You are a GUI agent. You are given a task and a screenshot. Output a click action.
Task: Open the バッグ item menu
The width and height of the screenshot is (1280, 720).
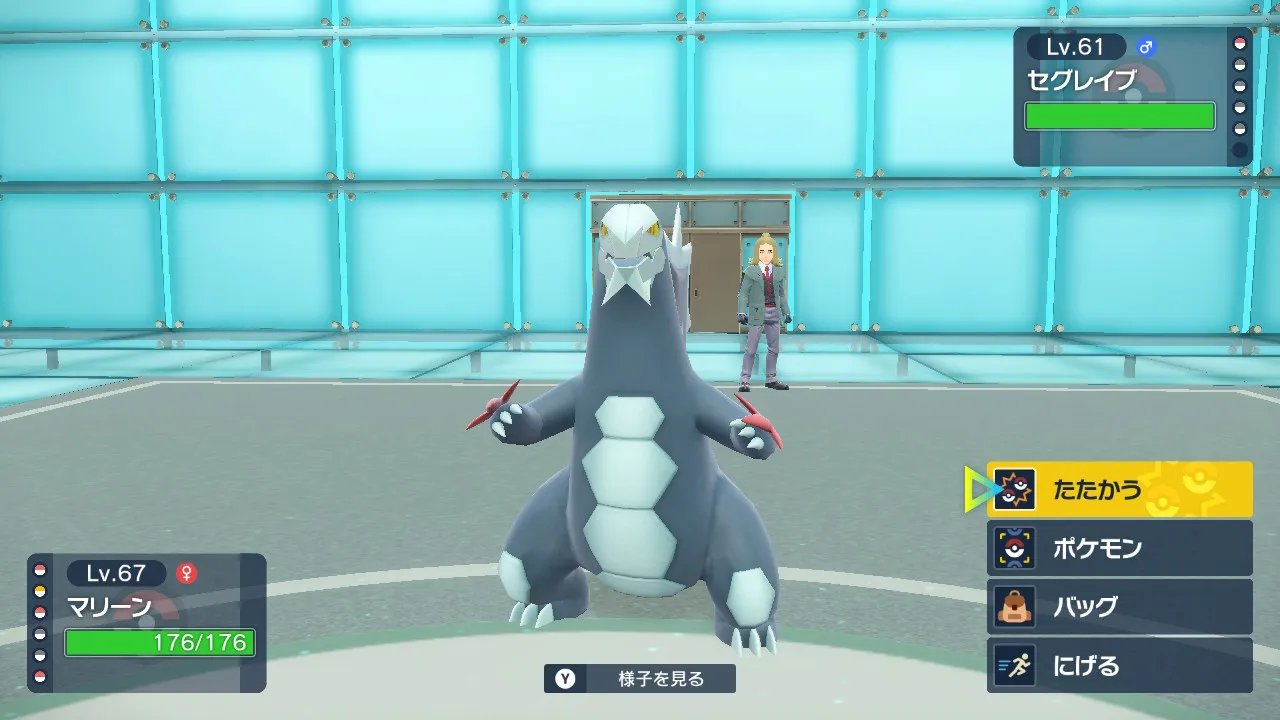pos(1119,607)
